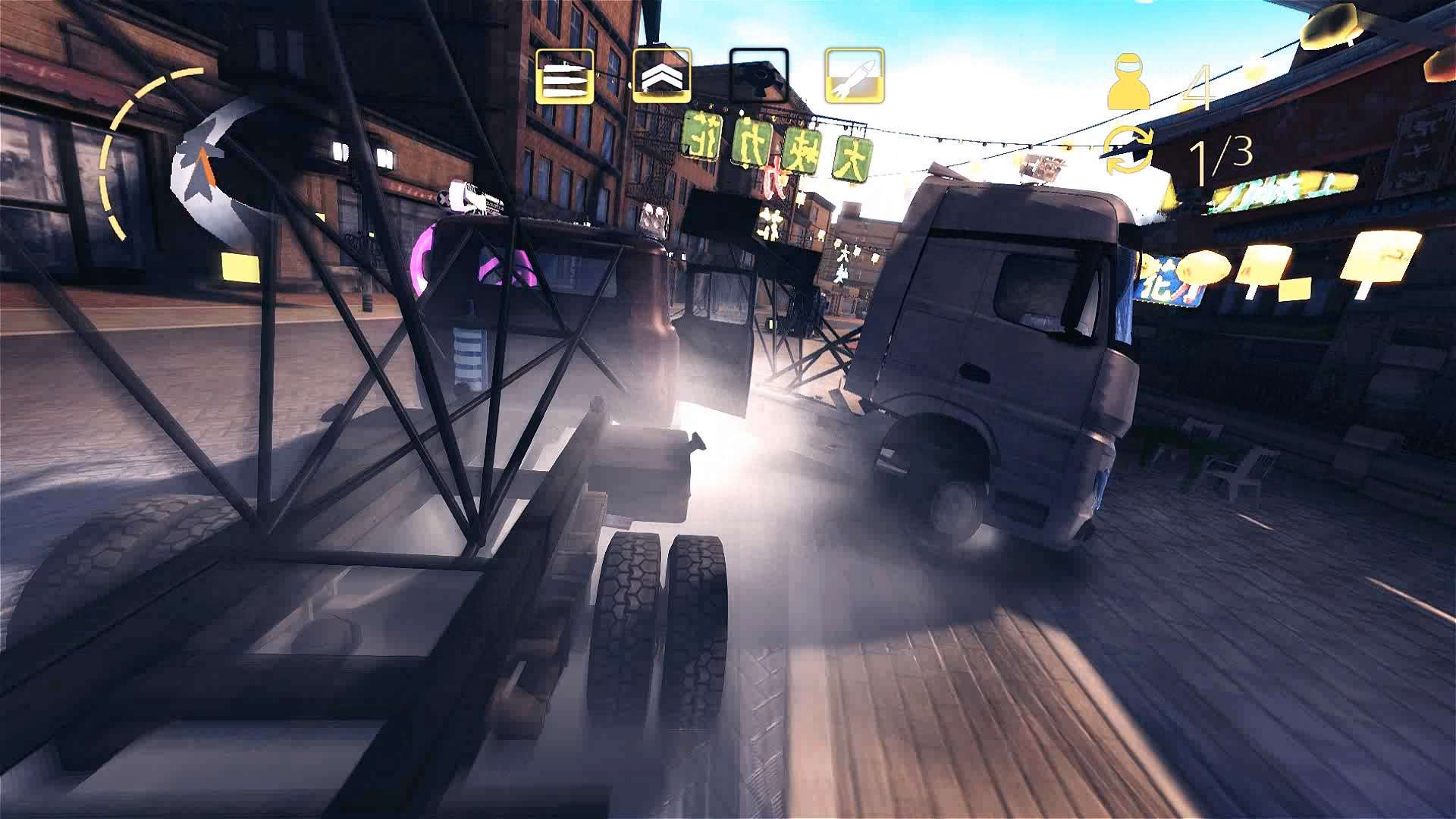Click the black-outlined active weapon frame
1456x819 pixels.
pos(757,76)
